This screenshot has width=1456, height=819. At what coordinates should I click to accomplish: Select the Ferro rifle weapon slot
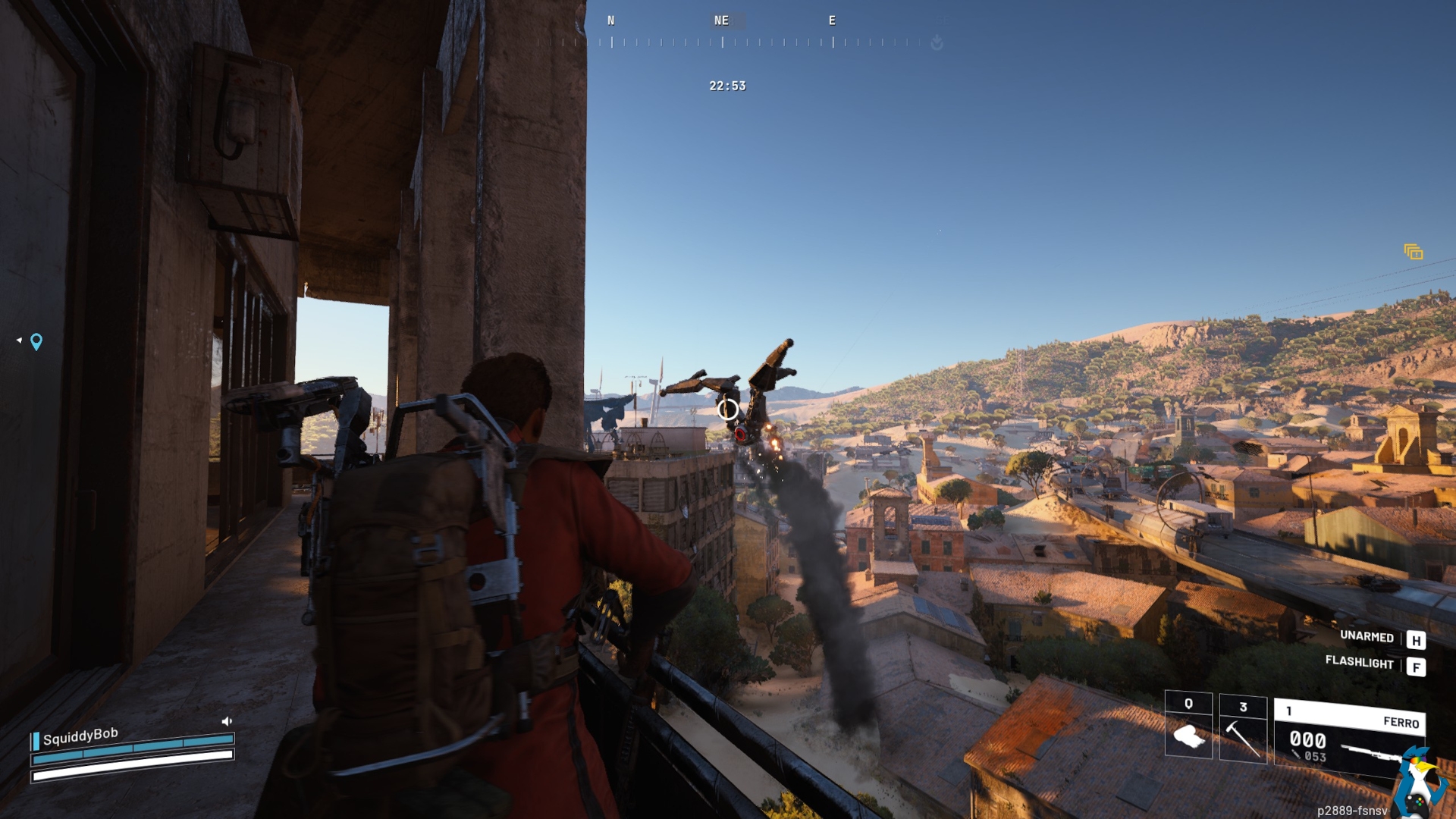1348,737
